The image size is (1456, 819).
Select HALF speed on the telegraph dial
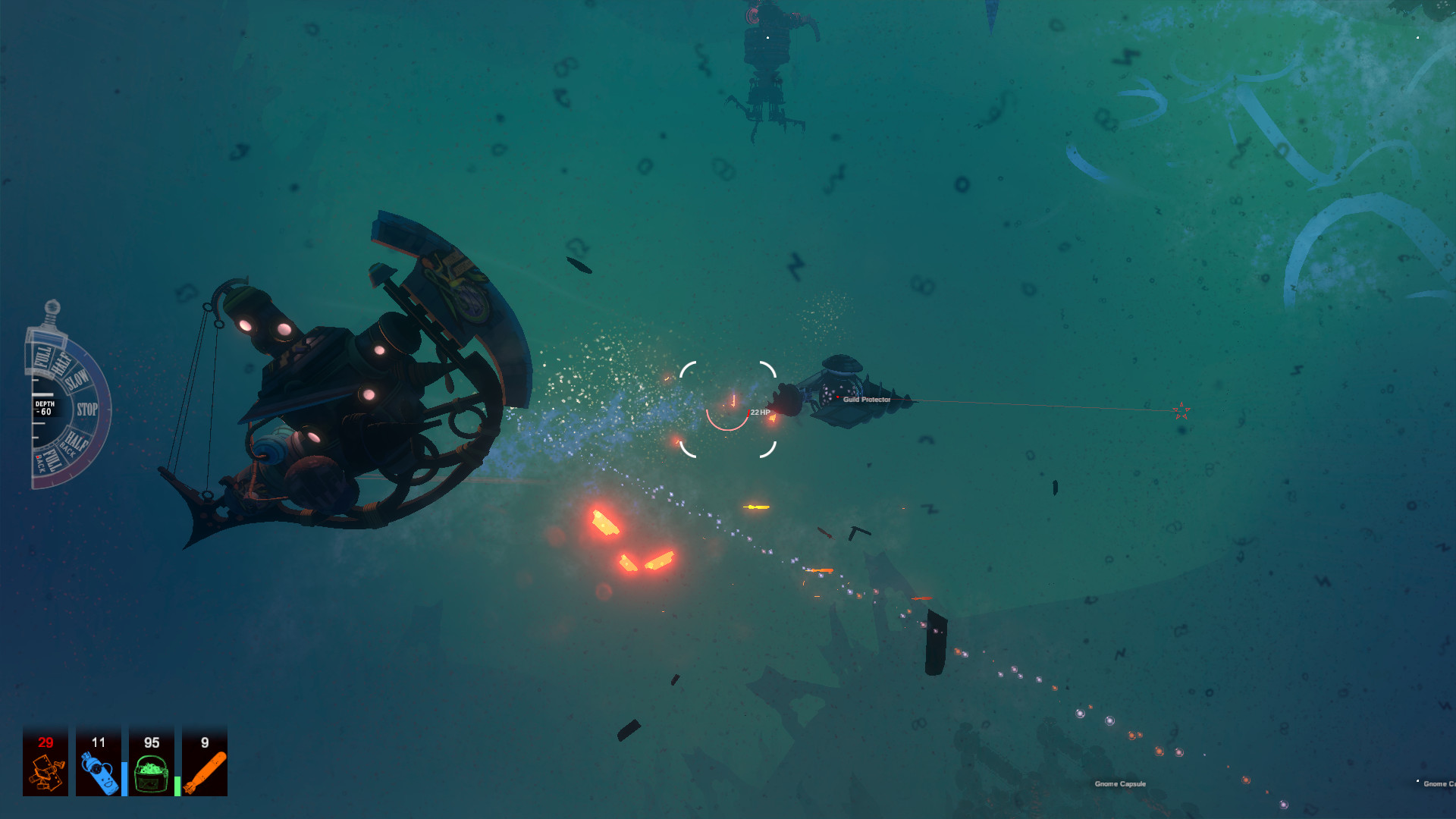tap(61, 364)
